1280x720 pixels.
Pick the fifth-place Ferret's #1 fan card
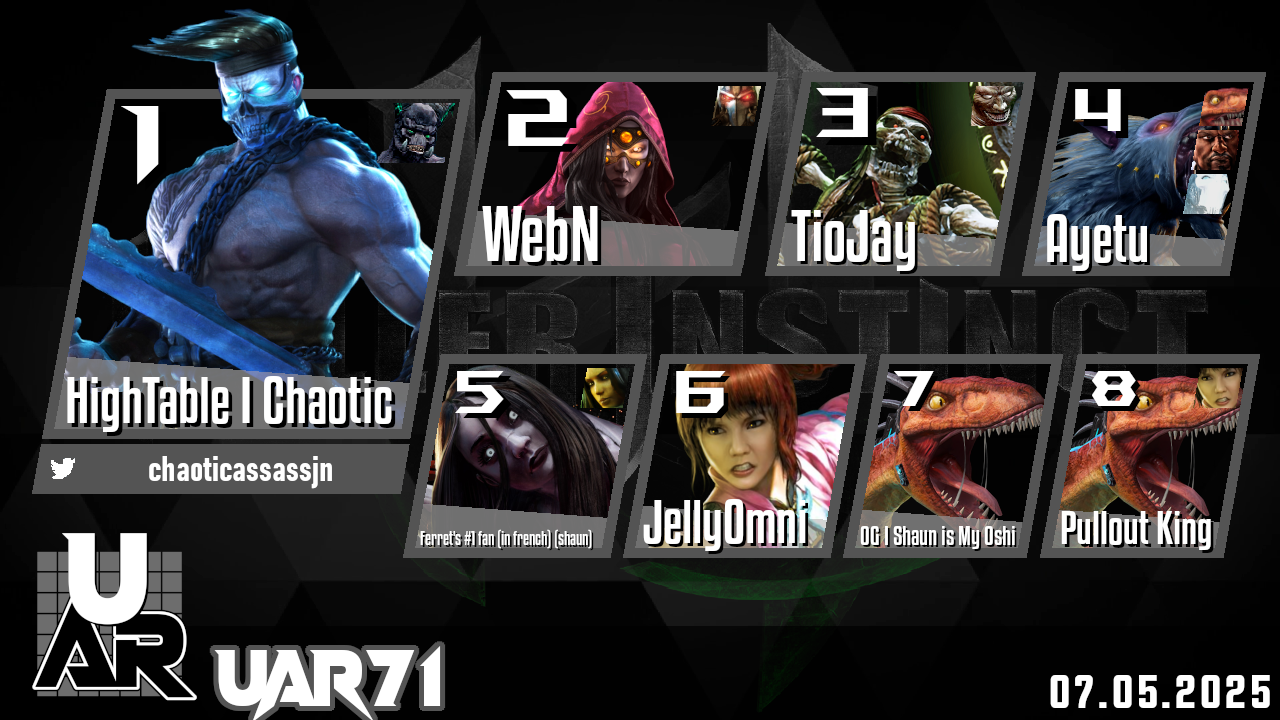tap(530, 455)
